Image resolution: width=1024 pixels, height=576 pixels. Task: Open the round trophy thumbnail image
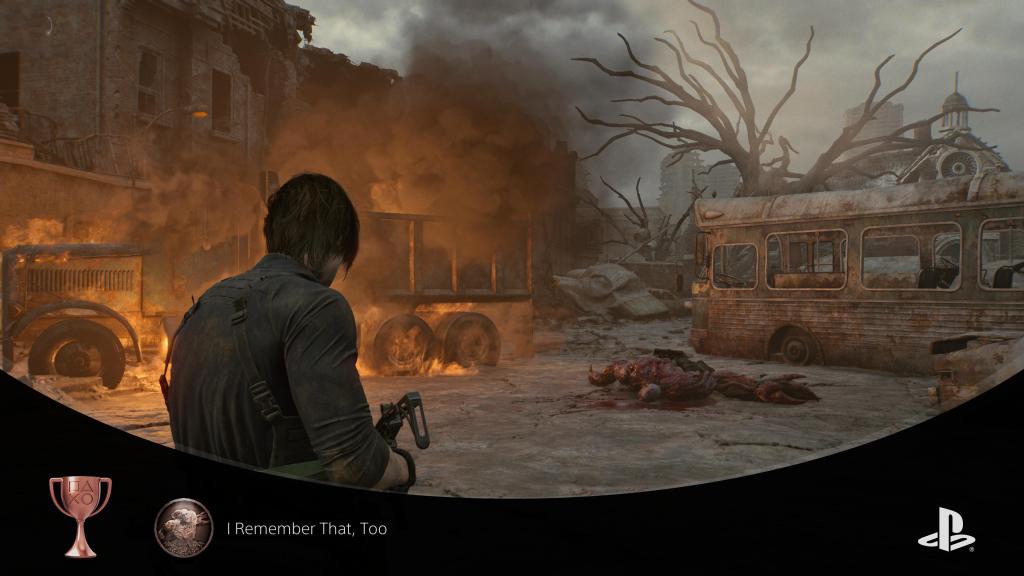pos(184,528)
